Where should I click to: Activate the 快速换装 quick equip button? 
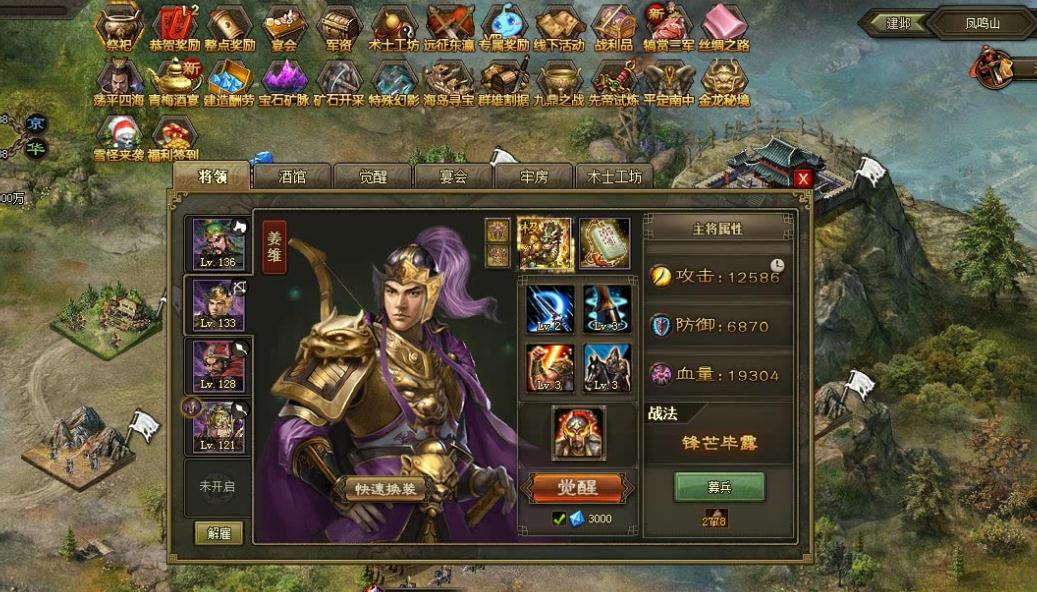tap(384, 488)
